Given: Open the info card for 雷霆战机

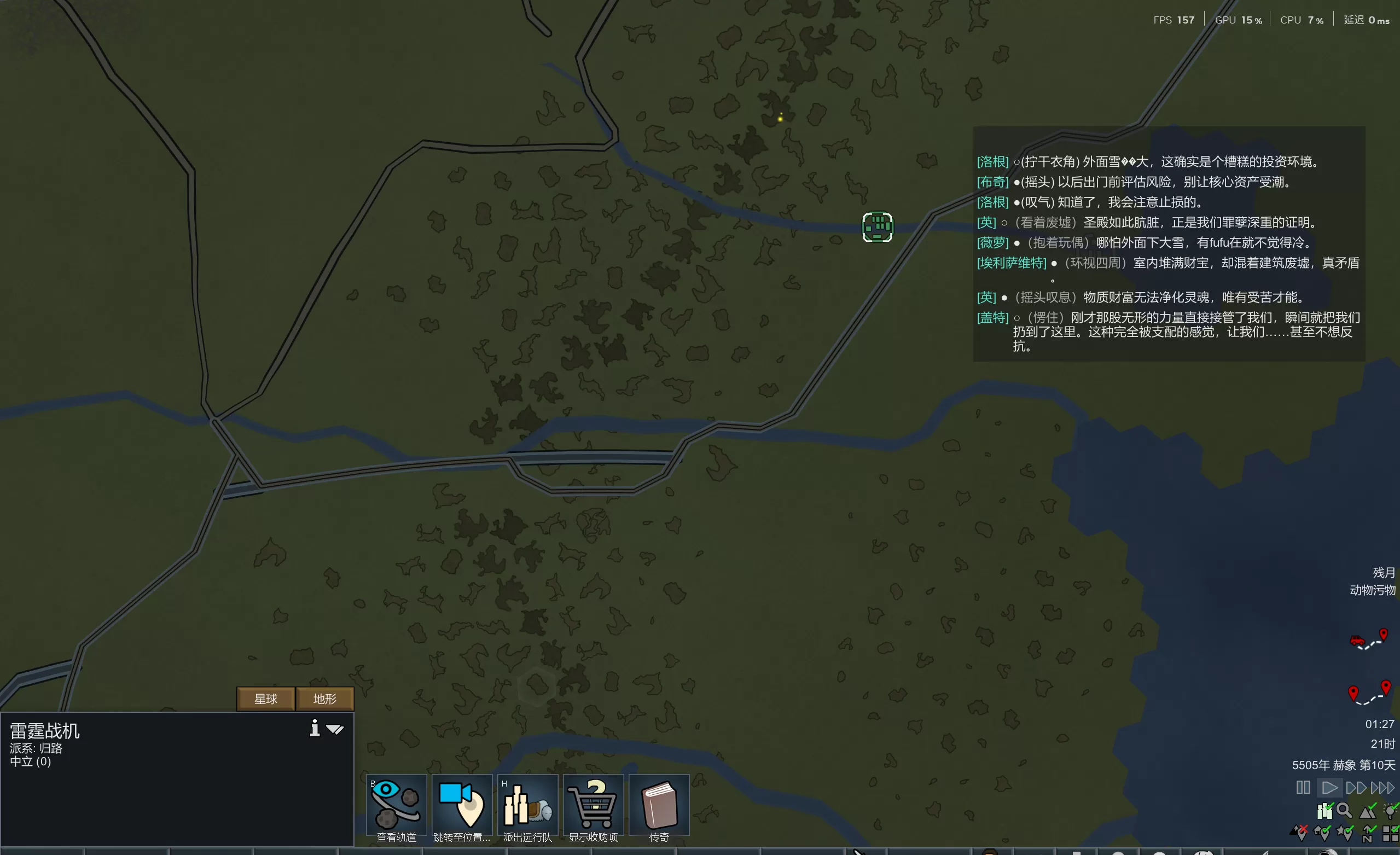Looking at the screenshot, I should (315, 728).
